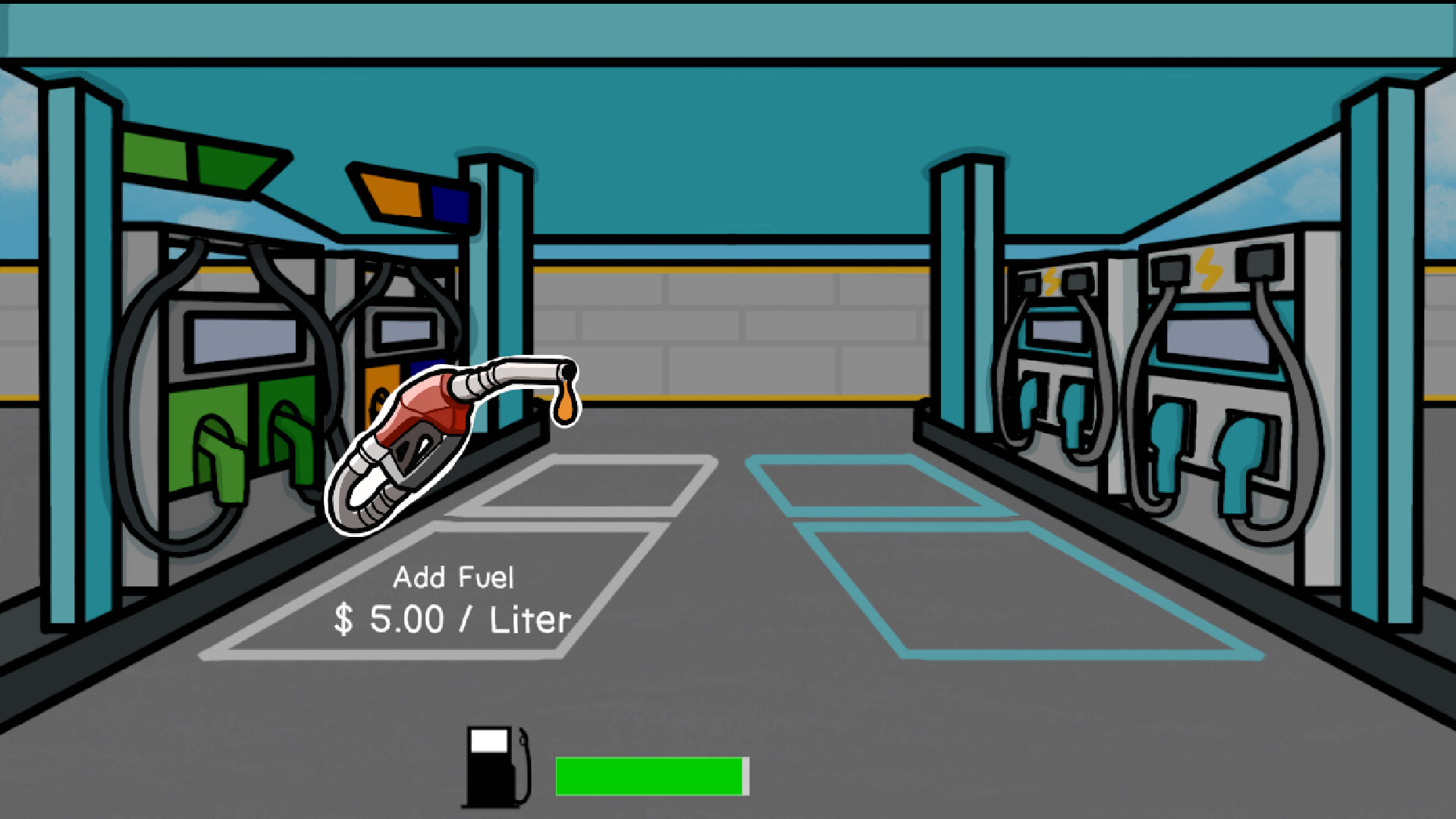Click the Add Fuel label

[455, 578]
